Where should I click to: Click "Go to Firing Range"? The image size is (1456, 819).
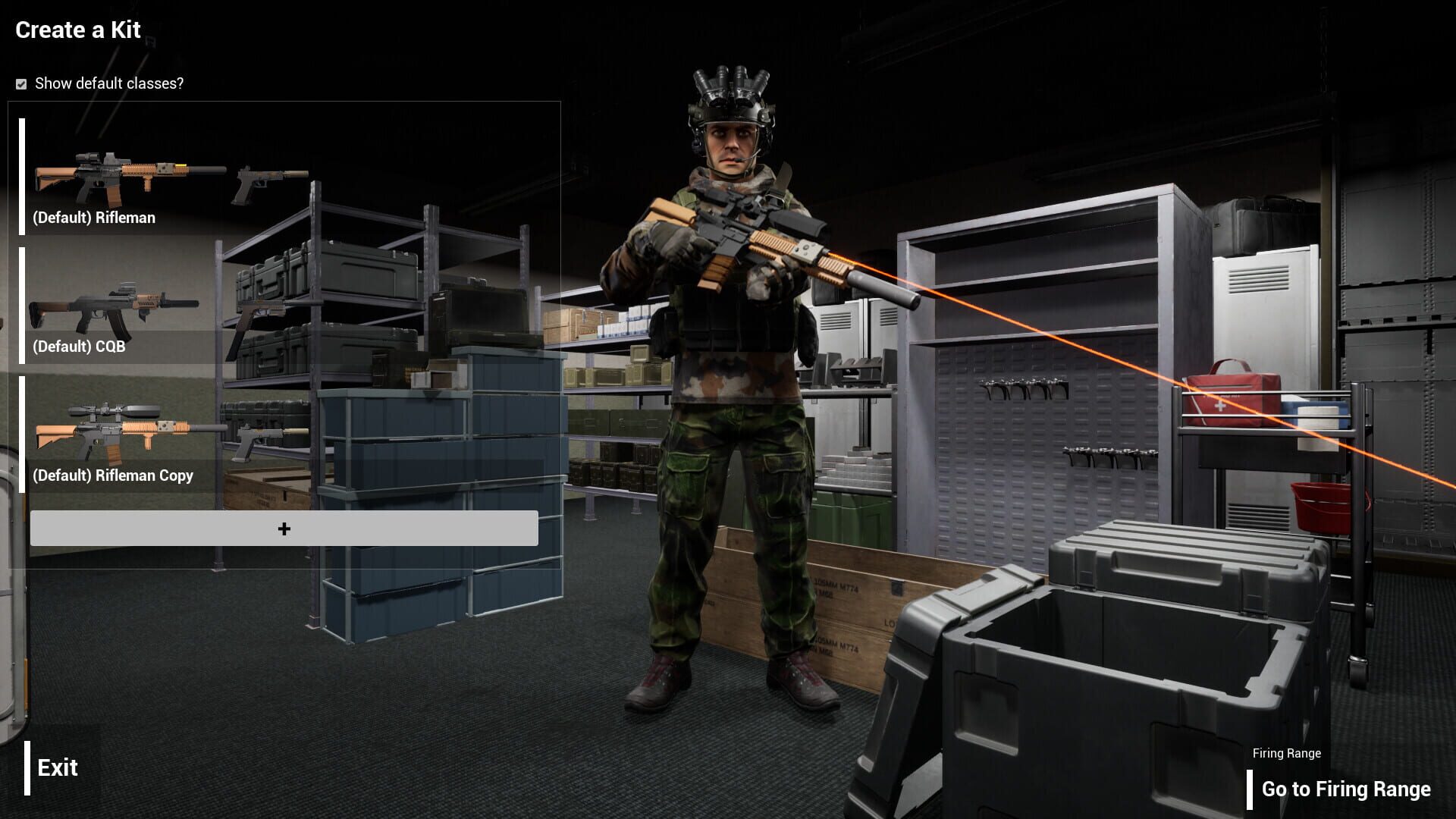[1346, 789]
